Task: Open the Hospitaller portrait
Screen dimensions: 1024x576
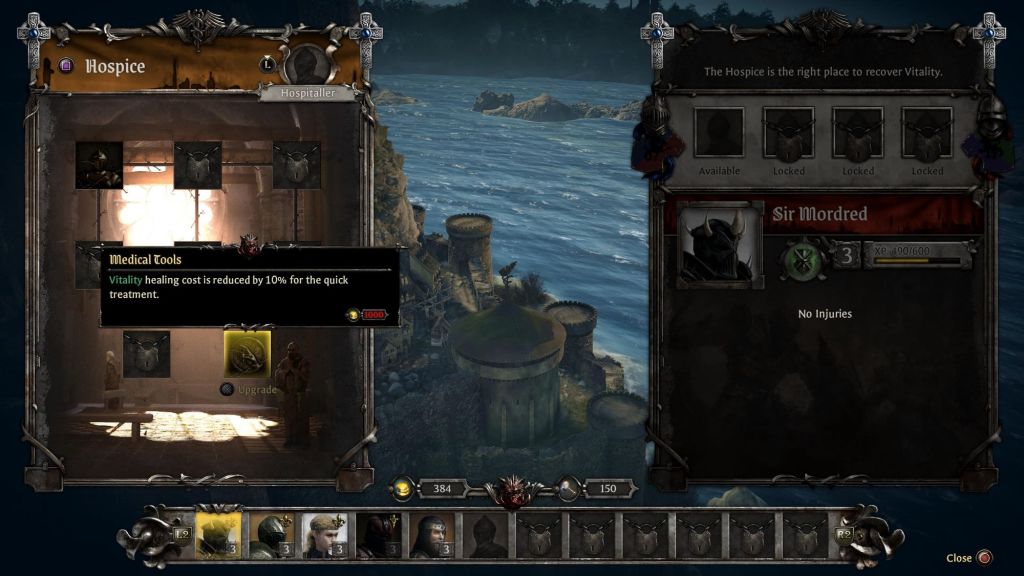Action: [307, 64]
